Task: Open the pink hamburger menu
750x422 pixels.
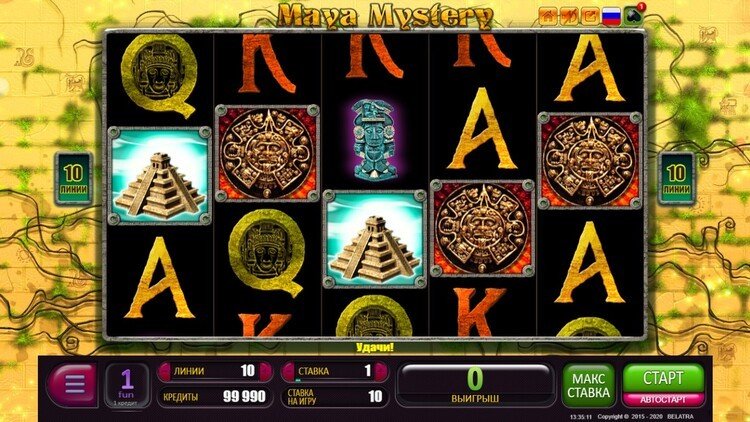Action: 71,384
